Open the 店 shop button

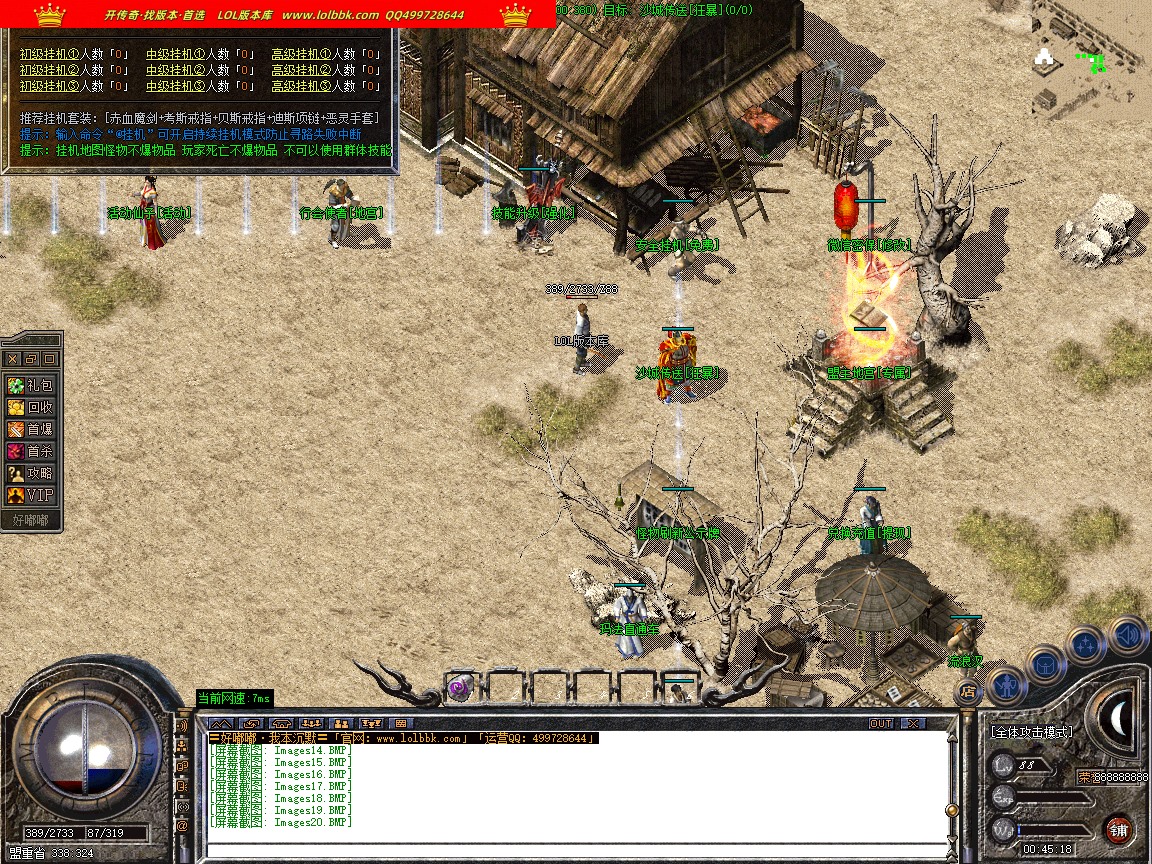[967, 690]
